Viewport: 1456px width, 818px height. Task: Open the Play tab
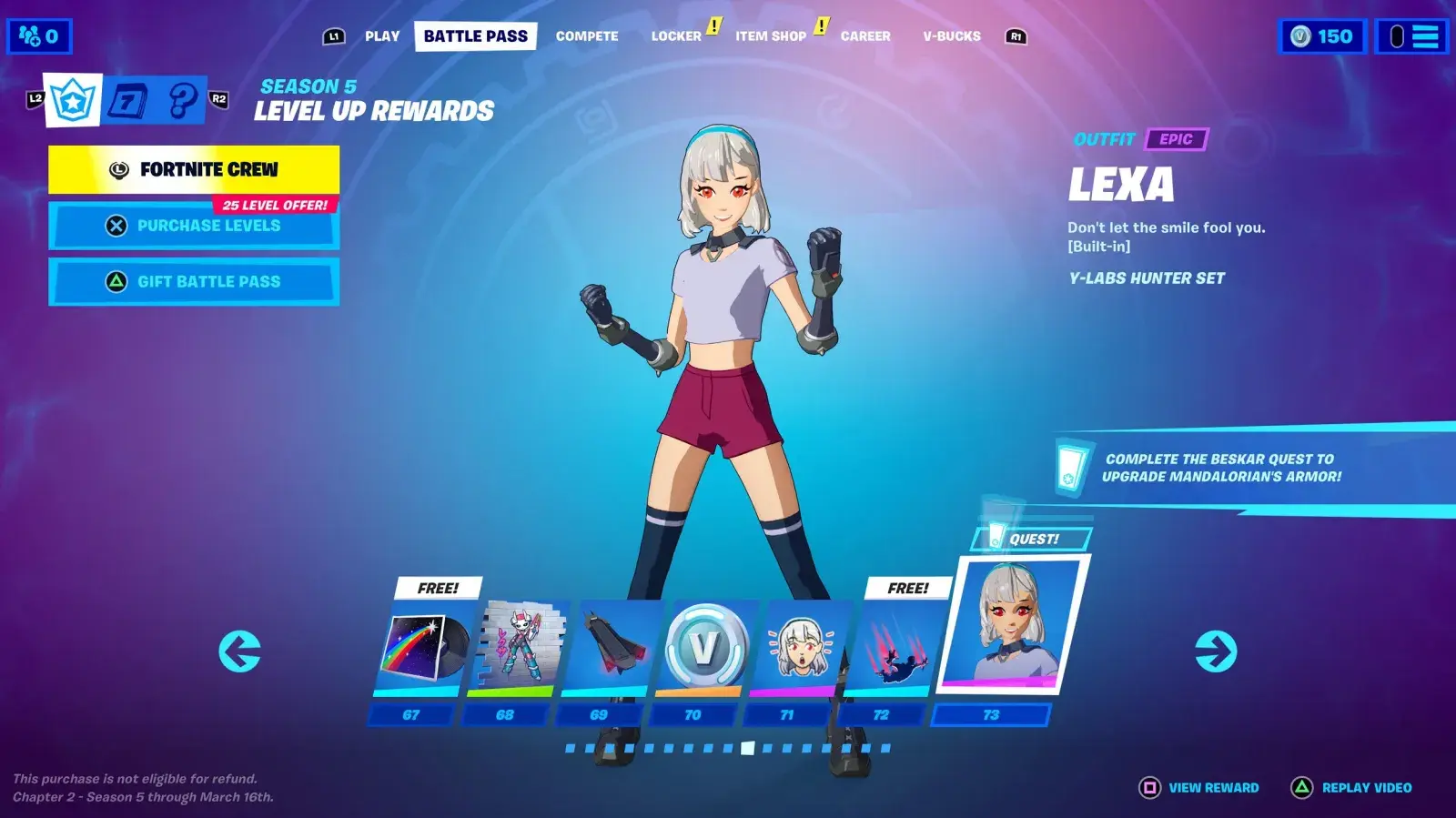point(382,36)
